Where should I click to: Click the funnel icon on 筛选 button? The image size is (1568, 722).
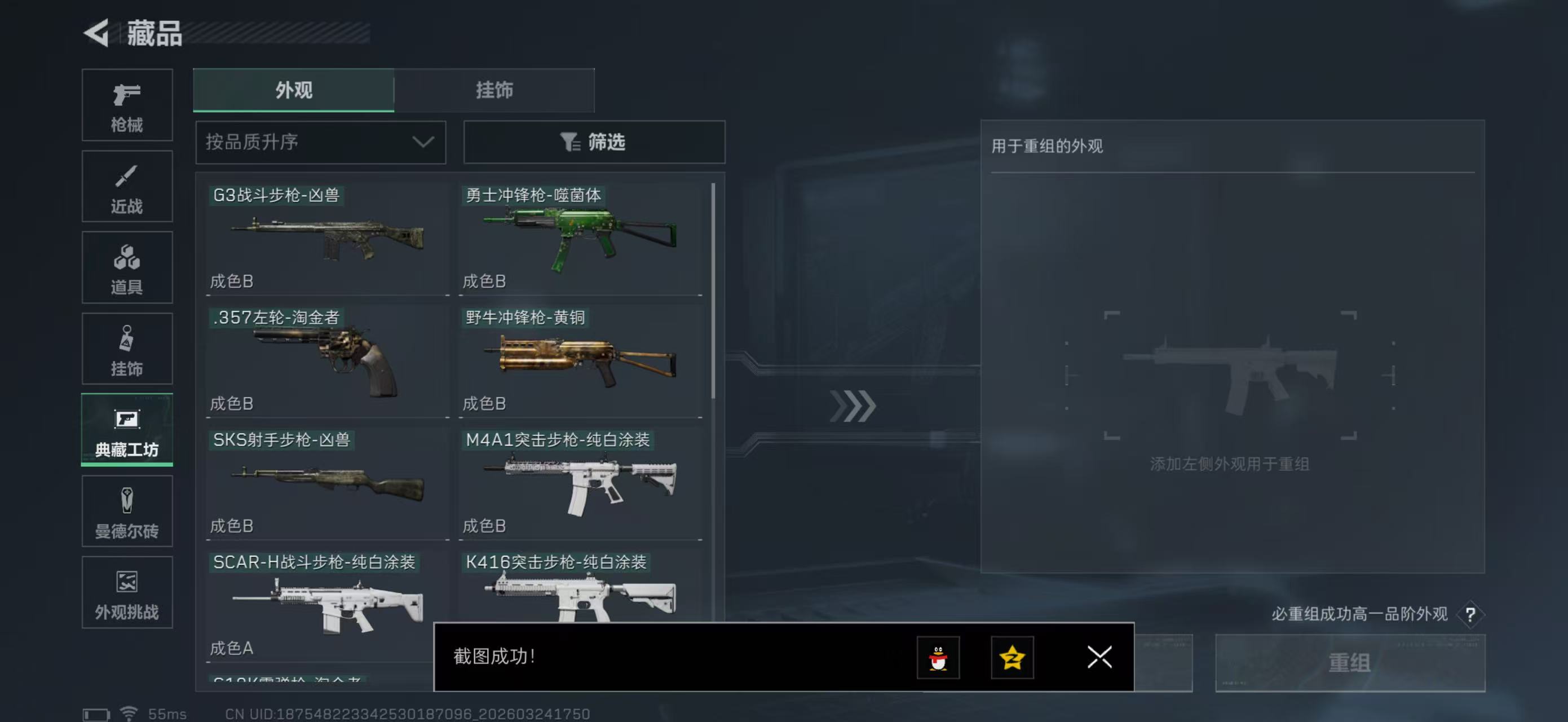point(569,142)
